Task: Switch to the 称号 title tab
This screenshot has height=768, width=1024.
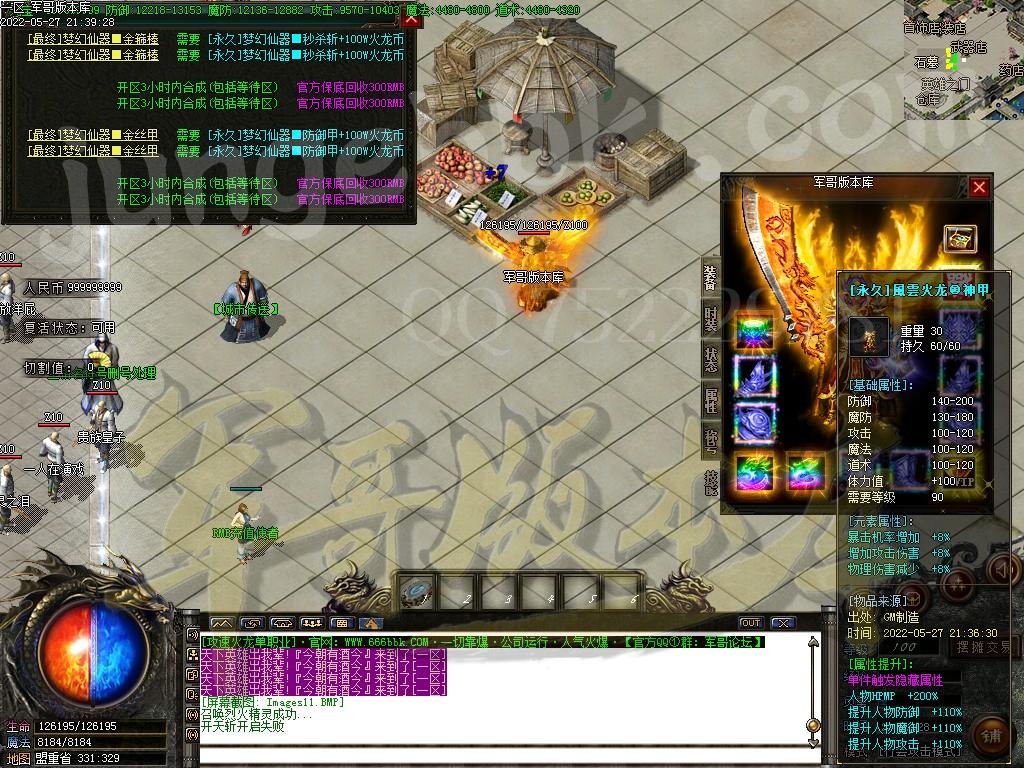Action: click(x=710, y=440)
